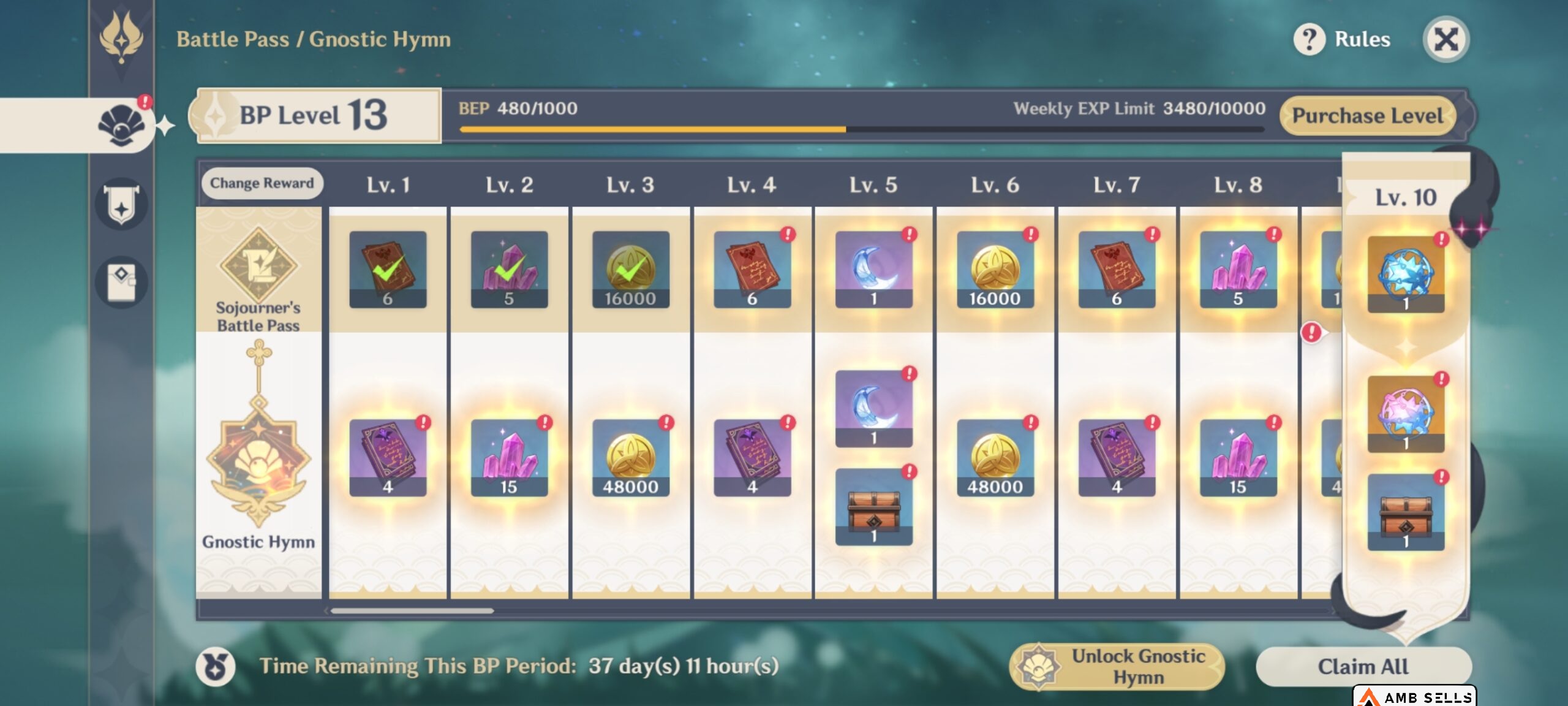Select the Lv. 2 Gnostic 15 crystals reward
Viewport: 1568px width, 706px height.
click(509, 457)
